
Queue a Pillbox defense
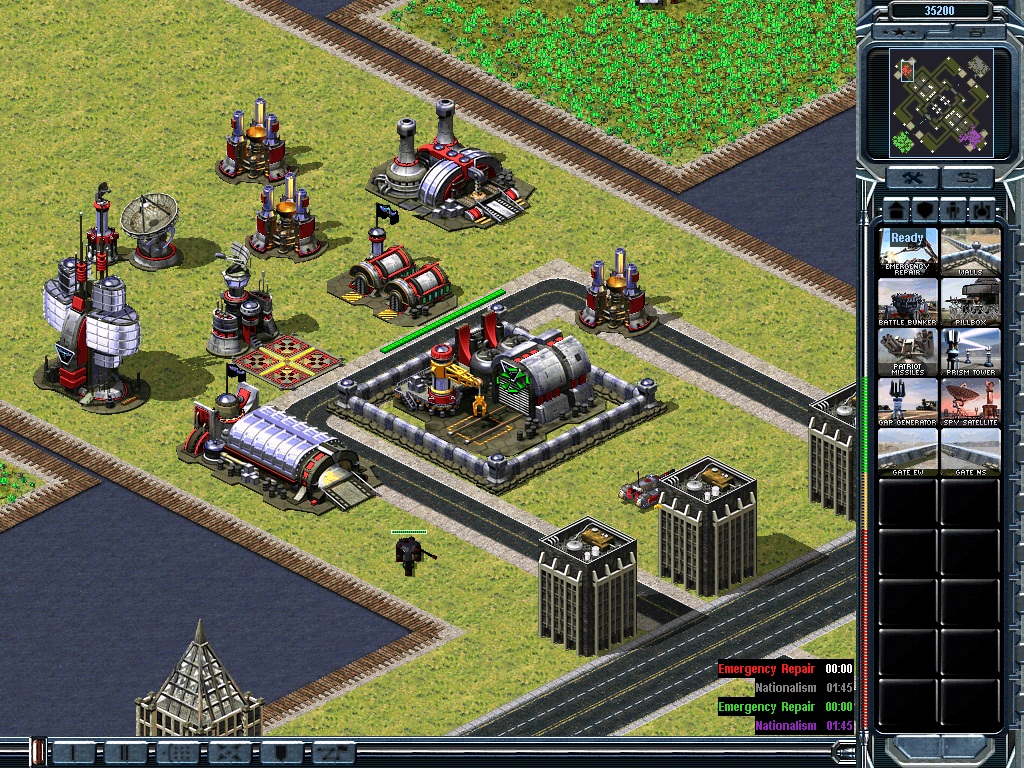[970, 301]
